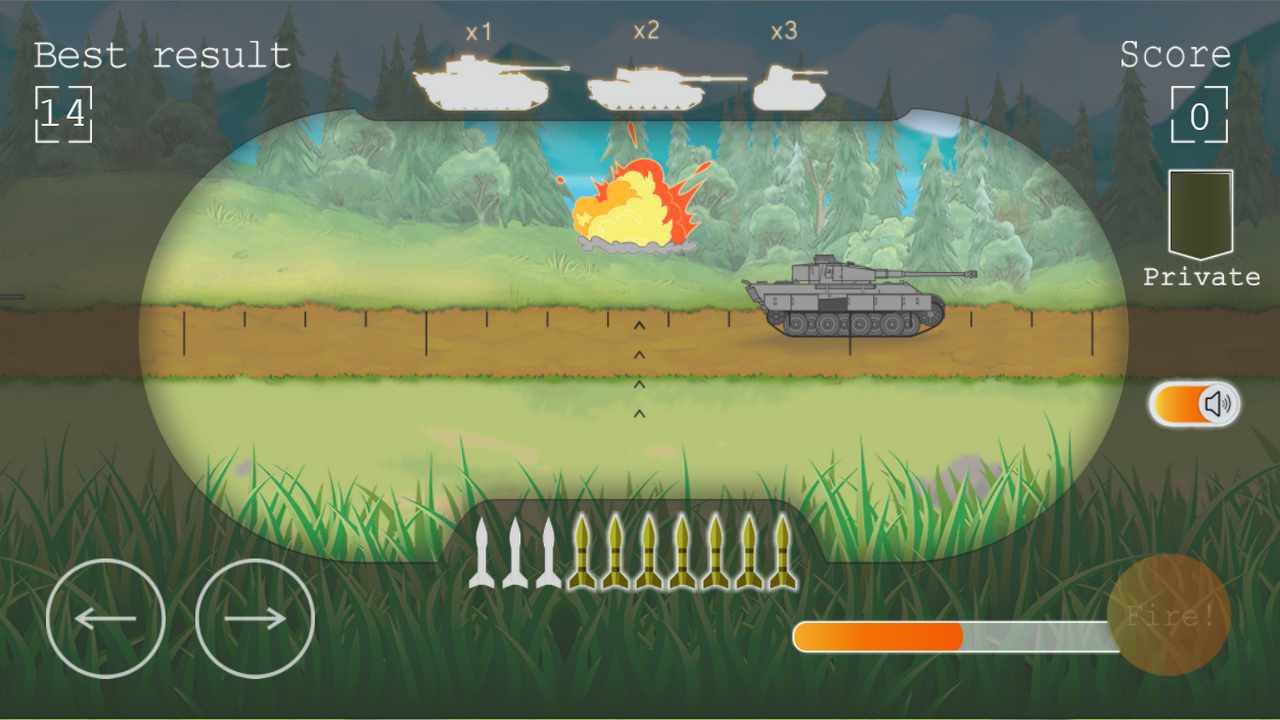Screen dimensions: 1280x720
Task: Click the leftmost white rocket to expand ammo
Action: pyautogui.click(x=483, y=555)
